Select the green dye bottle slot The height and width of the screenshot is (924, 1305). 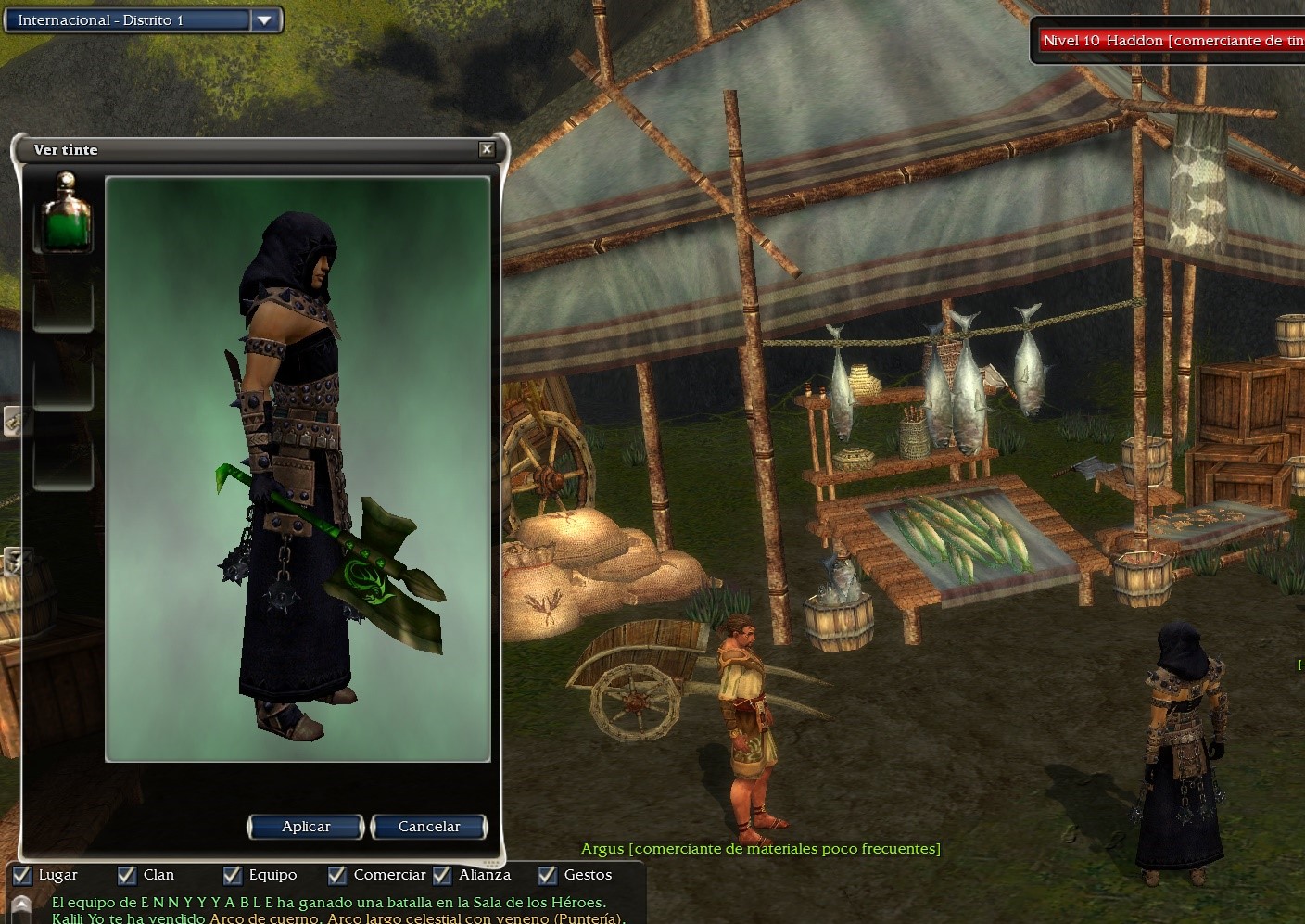click(x=63, y=215)
